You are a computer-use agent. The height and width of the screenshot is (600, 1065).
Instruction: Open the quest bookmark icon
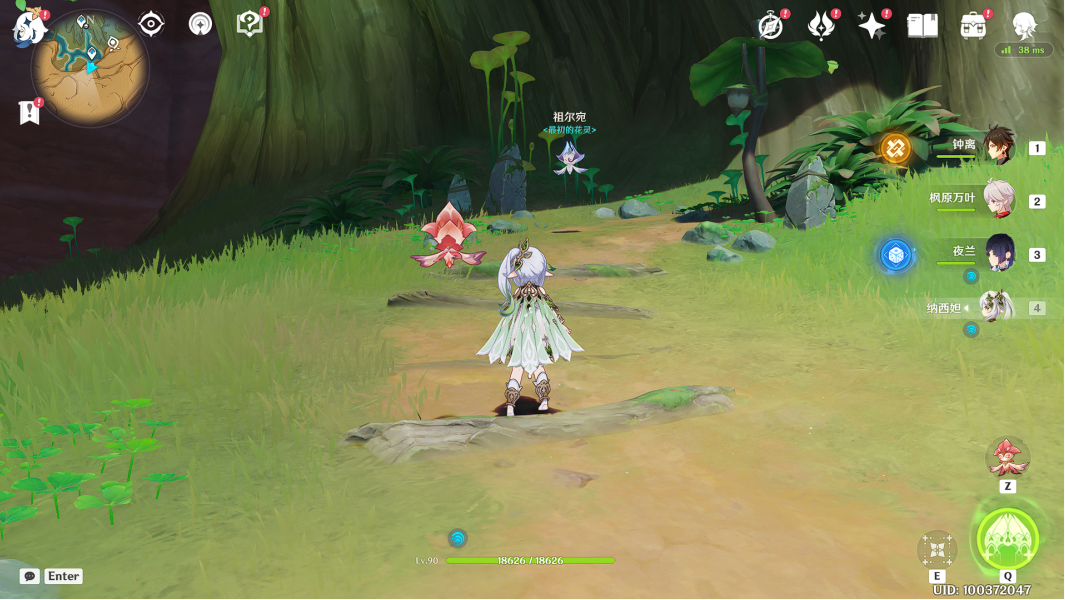(30, 112)
